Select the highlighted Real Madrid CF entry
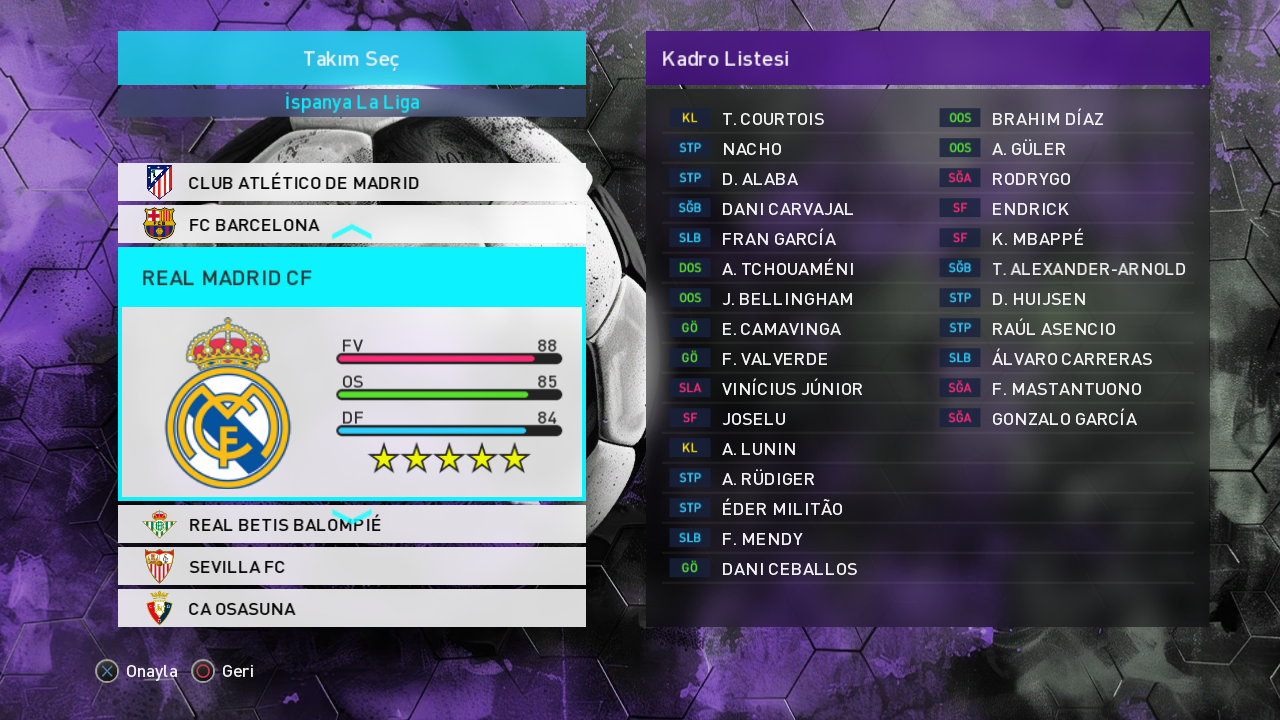The image size is (1280, 720). pos(351,278)
